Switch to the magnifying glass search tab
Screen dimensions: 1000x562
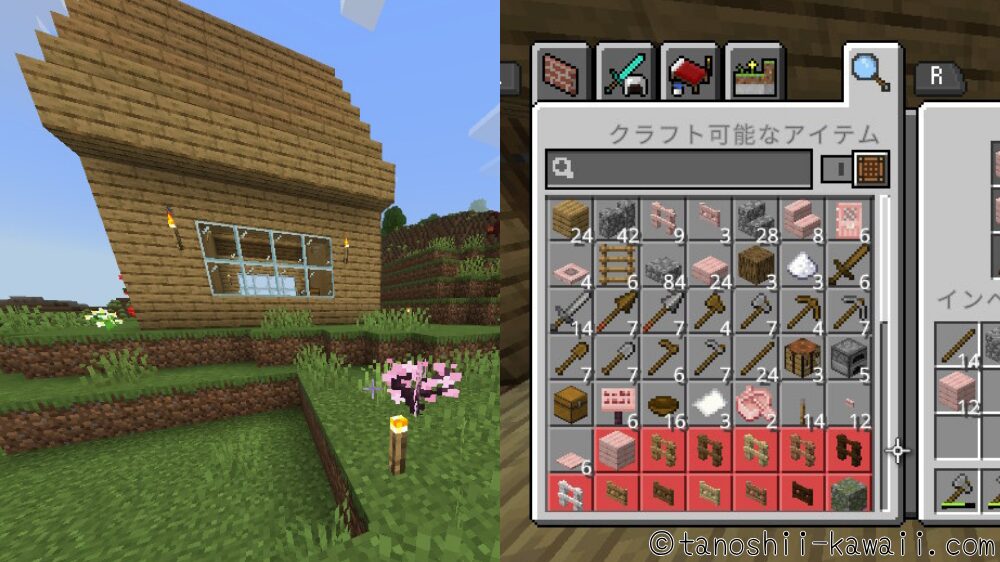(868, 70)
